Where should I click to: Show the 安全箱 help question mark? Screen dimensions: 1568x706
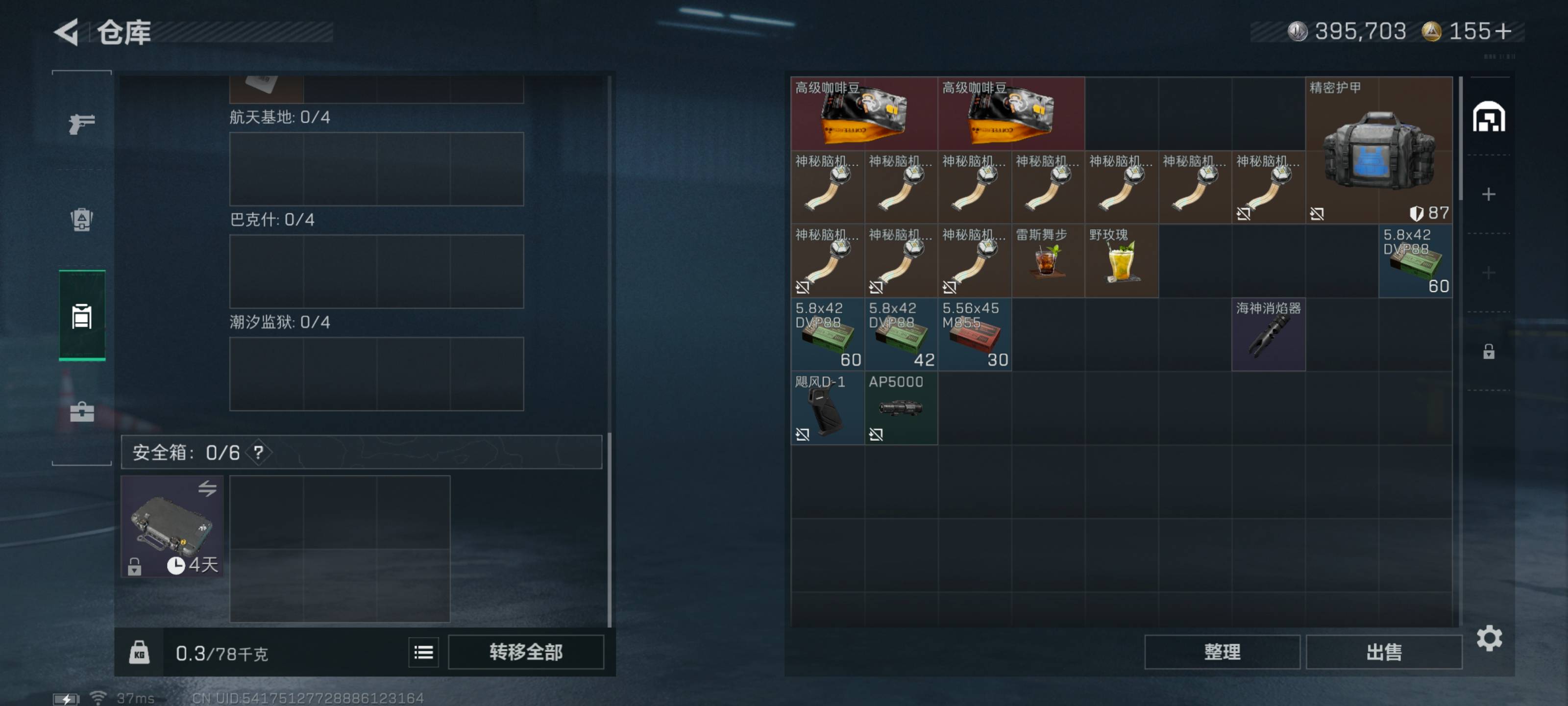(259, 453)
